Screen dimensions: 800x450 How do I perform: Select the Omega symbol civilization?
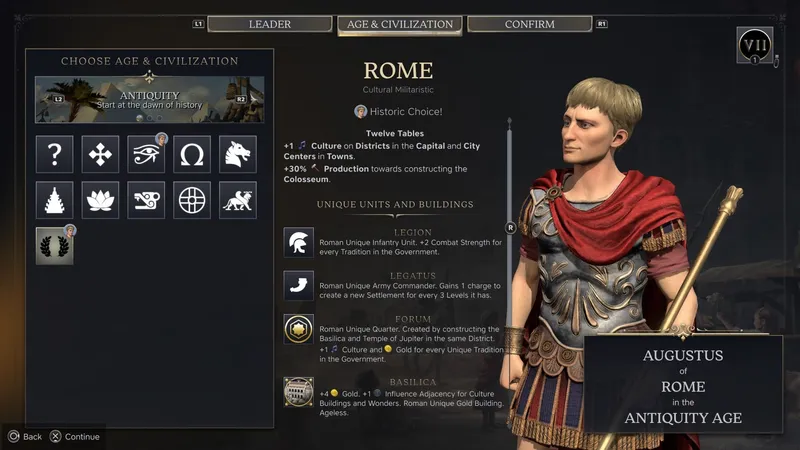click(x=192, y=155)
